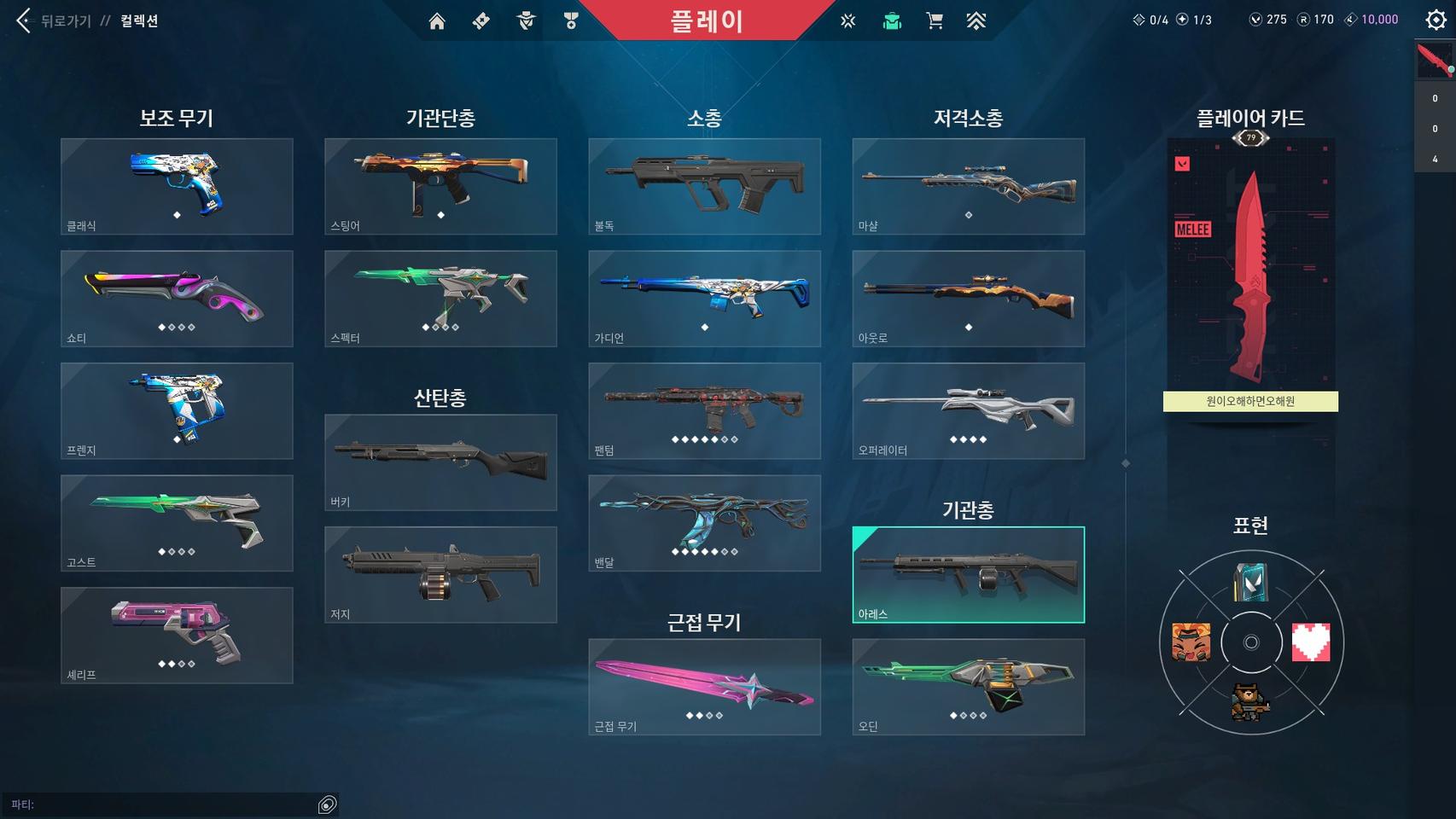Viewport: 1456px width, 819px height.
Task: Open the career medal icon
Action: tap(570, 21)
